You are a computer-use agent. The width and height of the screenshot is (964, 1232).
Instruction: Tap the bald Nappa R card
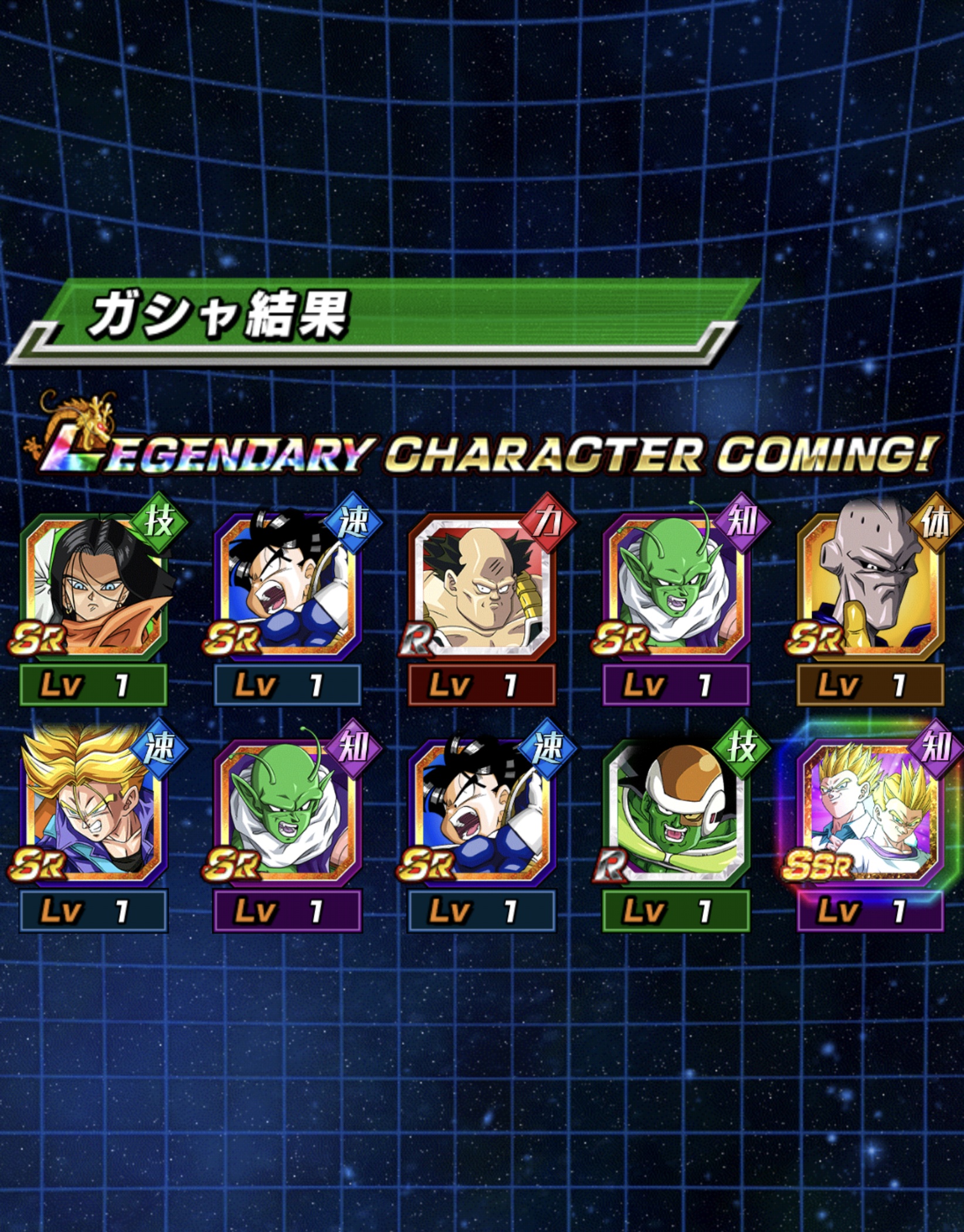482,587
